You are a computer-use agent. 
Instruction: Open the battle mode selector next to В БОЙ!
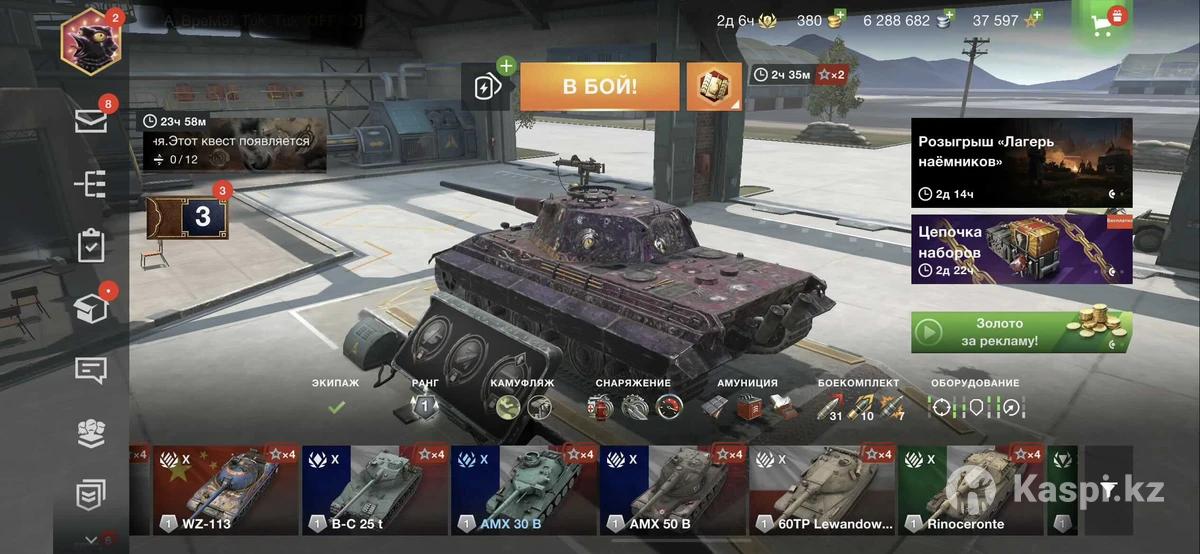click(714, 86)
